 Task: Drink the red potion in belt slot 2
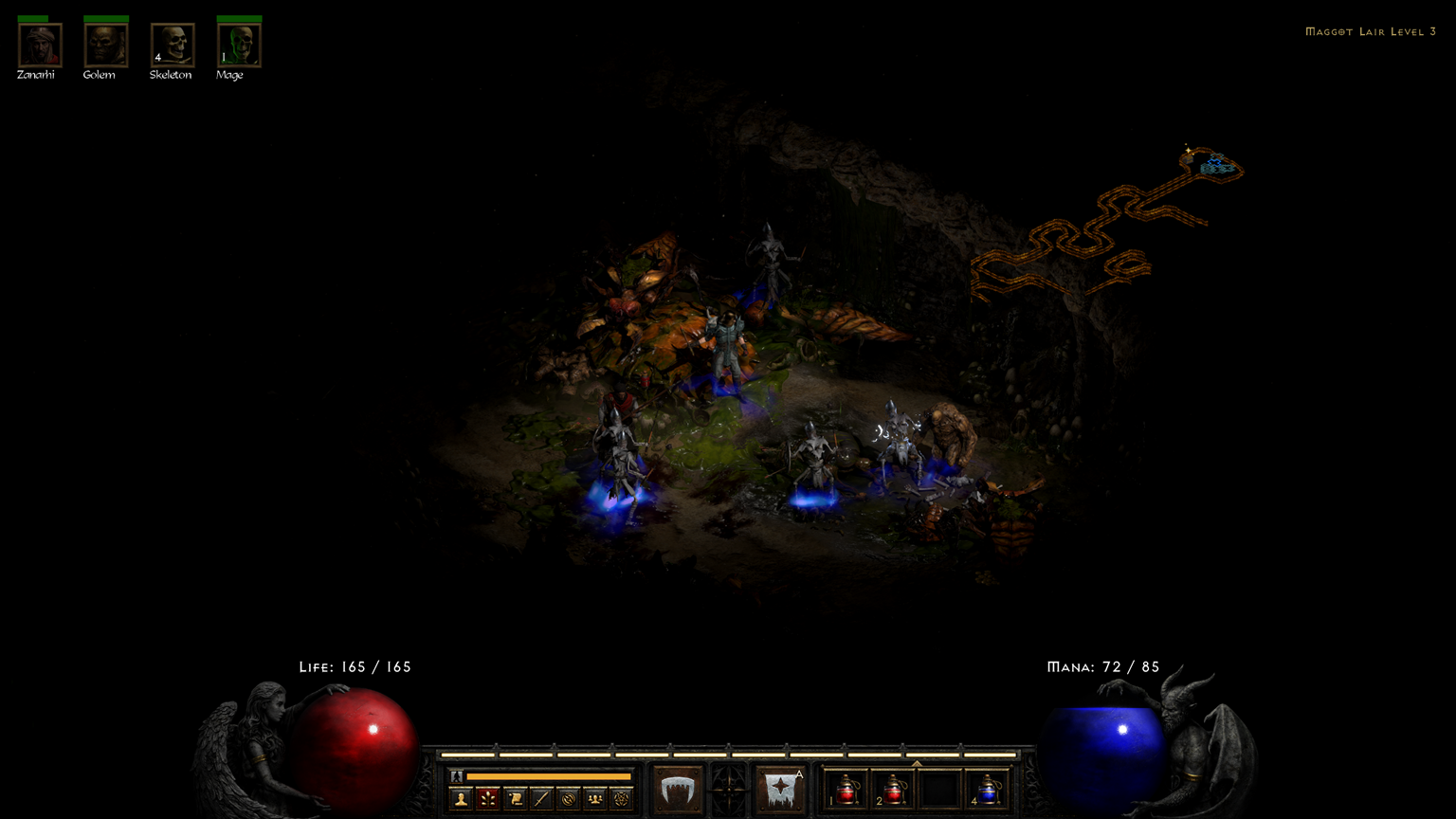(895, 792)
